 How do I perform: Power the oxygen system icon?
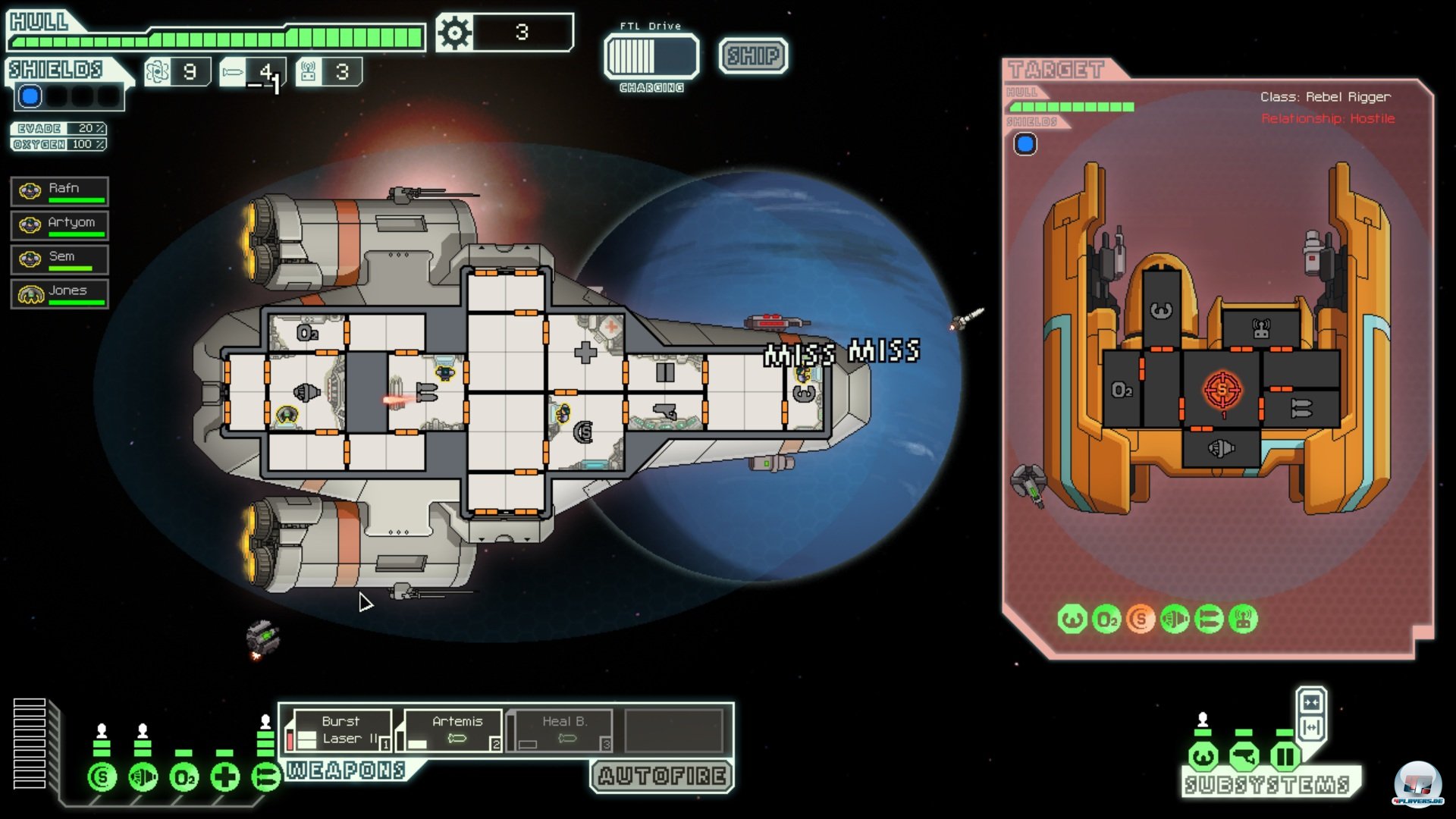(x=184, y=777)
